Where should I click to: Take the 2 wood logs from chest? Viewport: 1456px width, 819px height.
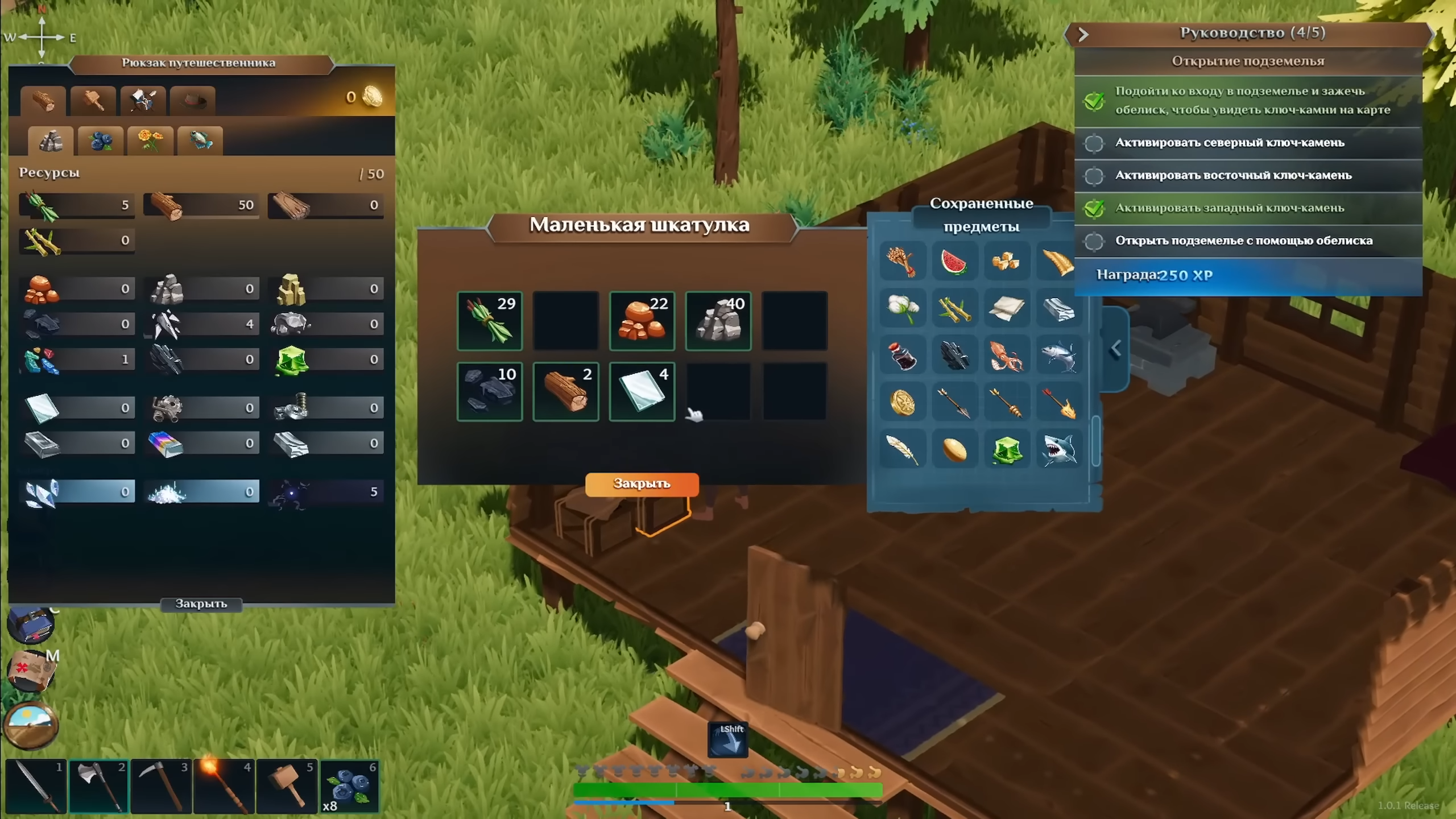[565, 391]
